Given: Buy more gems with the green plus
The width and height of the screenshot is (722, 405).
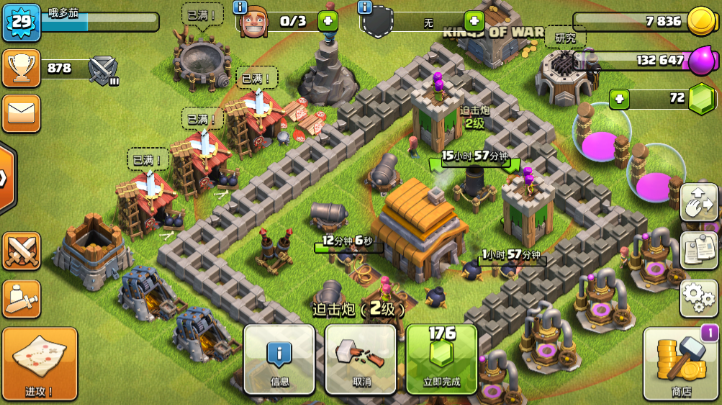Looking at the screenshot, I should tap(620, 99).
